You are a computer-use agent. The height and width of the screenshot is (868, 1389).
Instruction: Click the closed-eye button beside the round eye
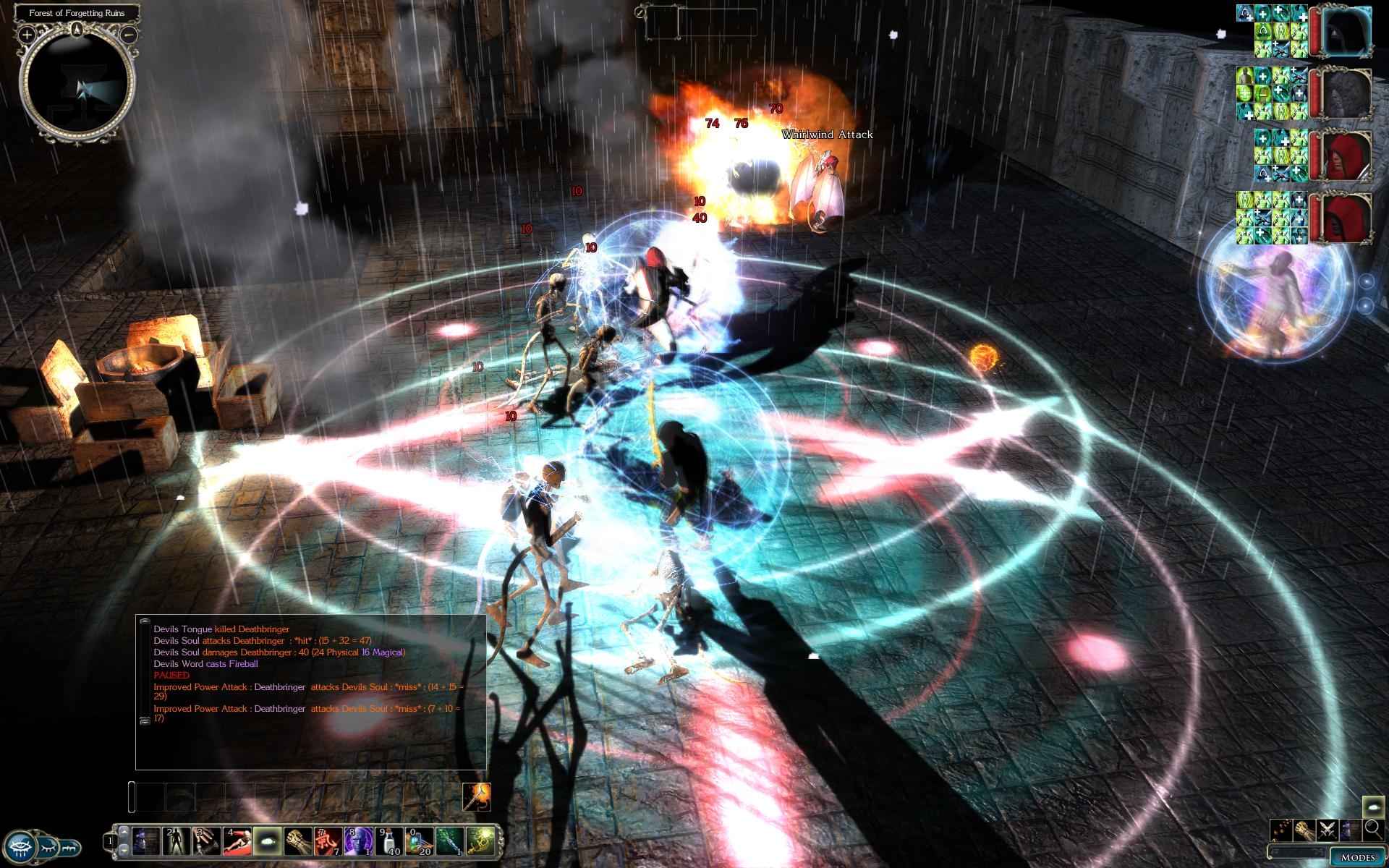pyautogui.click(x=47, y=846)
